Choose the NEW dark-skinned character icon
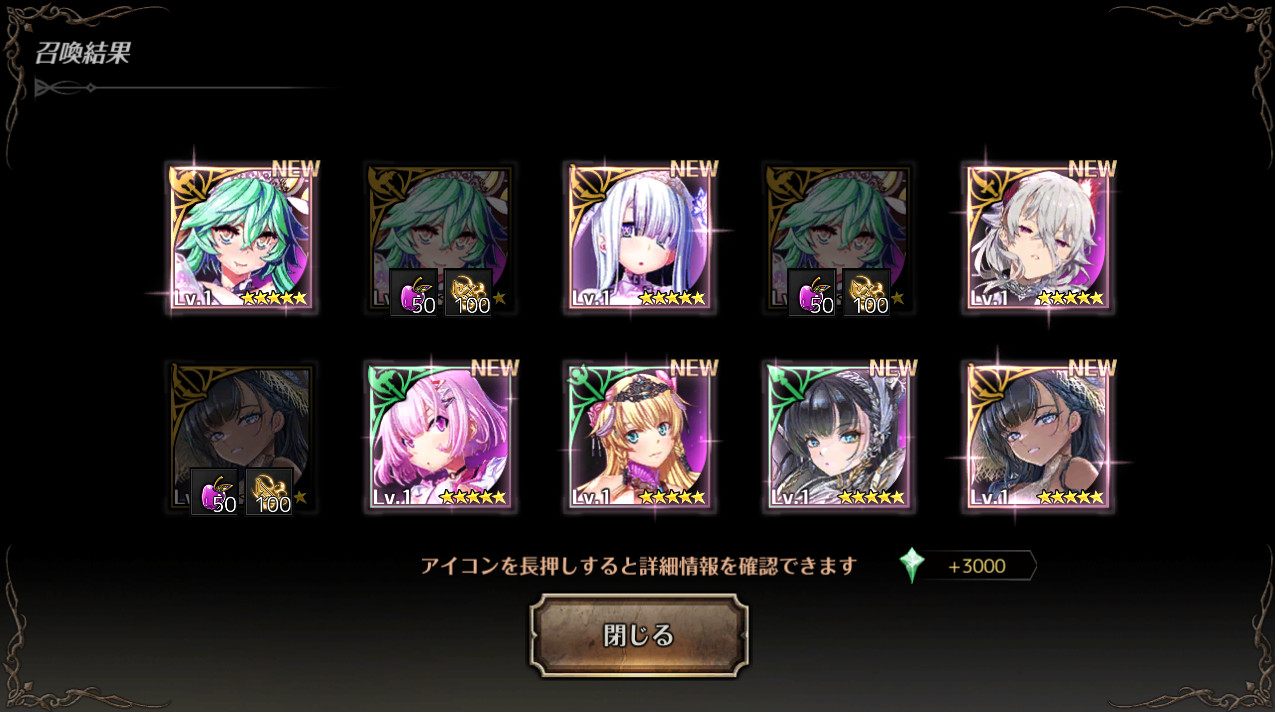1275x712 pixels. [1037, 437]
